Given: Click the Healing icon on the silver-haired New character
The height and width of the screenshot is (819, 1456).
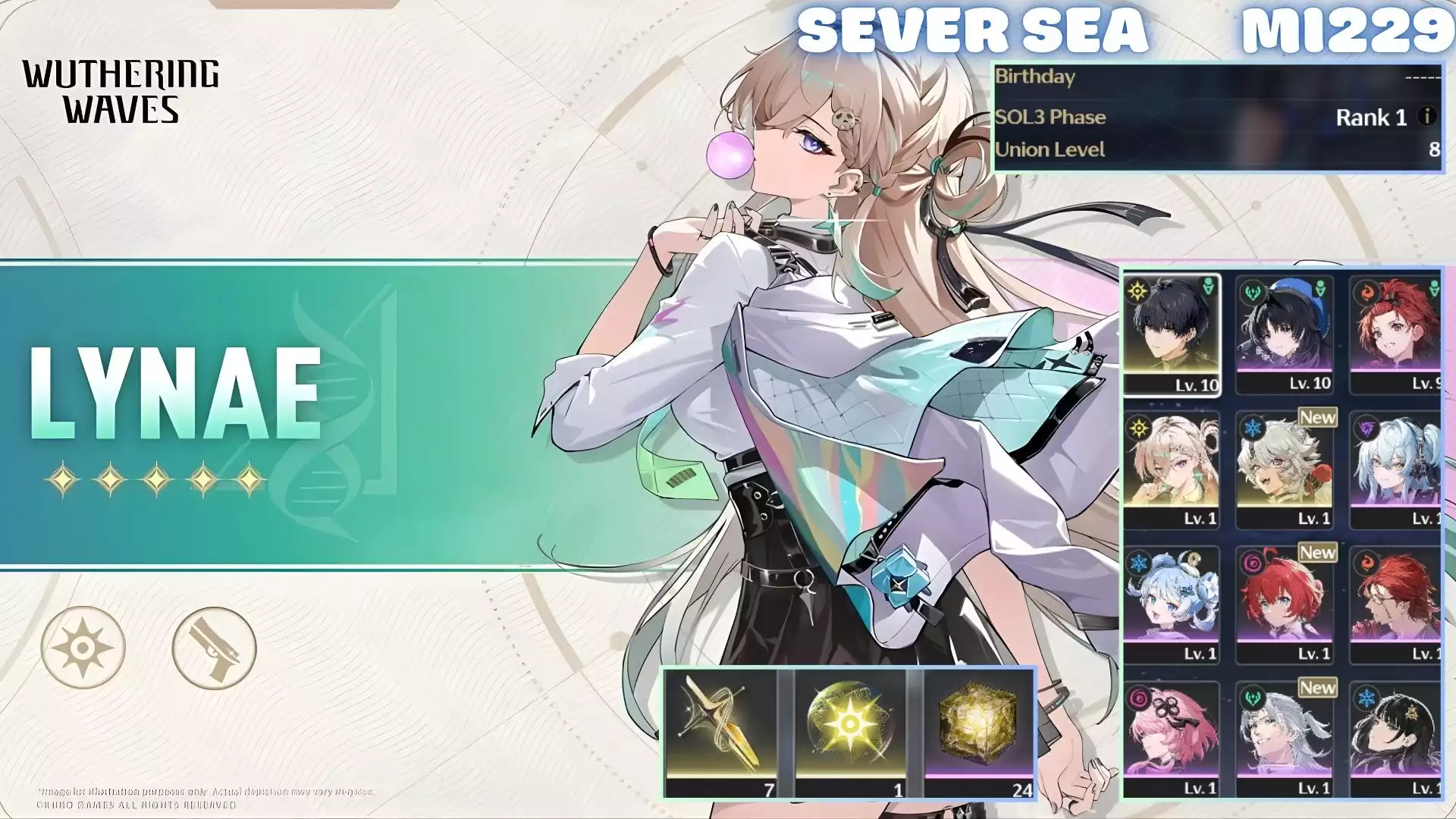Looking at the screenshot, I should [x=1252, y=696].
